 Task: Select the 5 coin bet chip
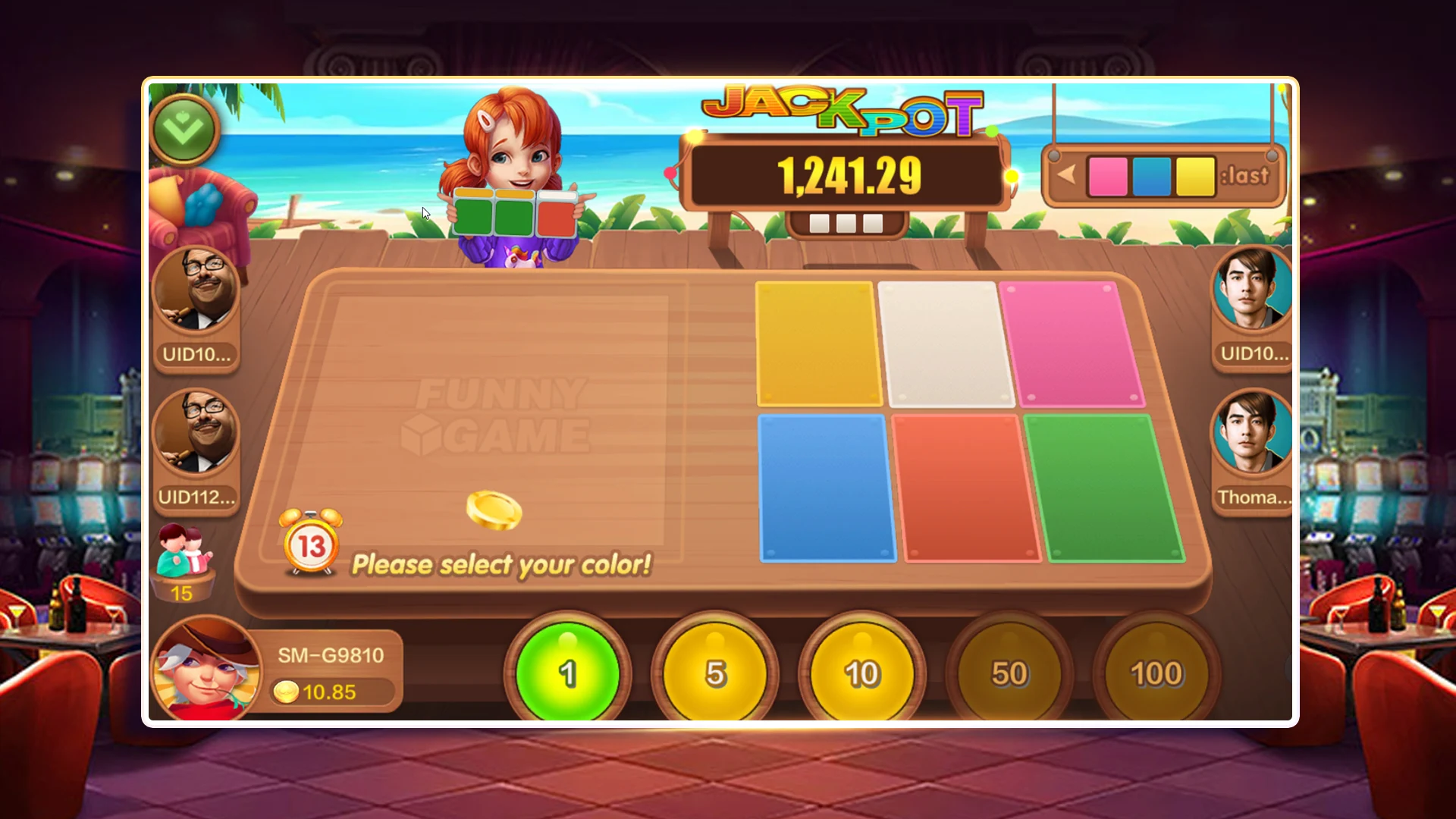pyautogui.click(x=716, y=672)
